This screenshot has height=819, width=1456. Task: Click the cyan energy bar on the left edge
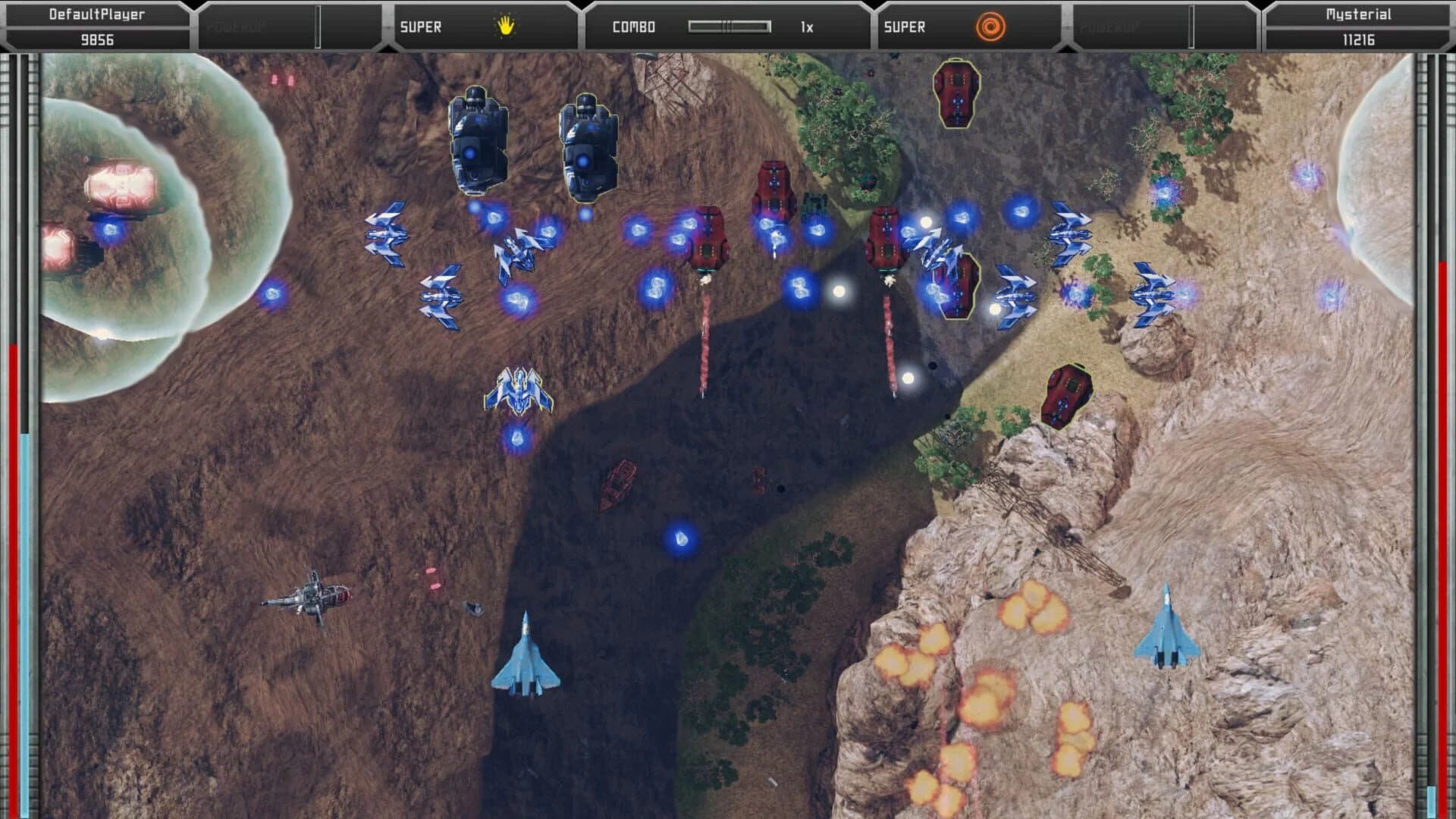pyautogui.click(x=25, y=531)
